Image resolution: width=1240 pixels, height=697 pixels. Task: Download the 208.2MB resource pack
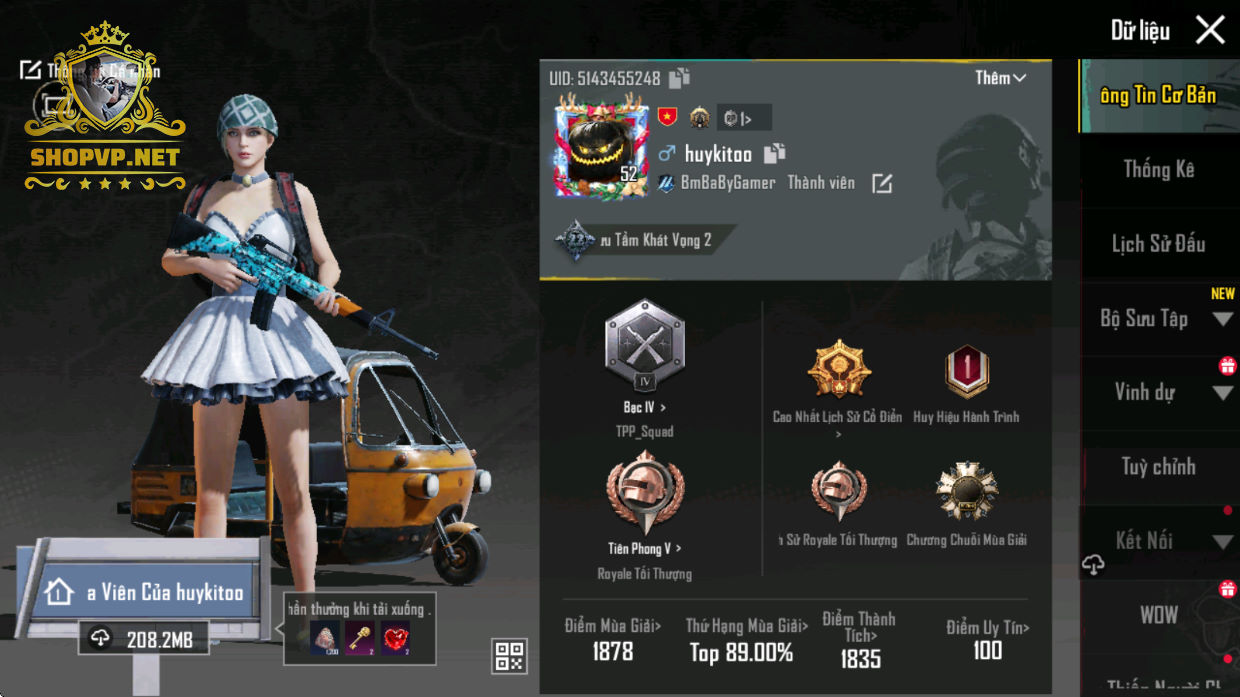144,639
